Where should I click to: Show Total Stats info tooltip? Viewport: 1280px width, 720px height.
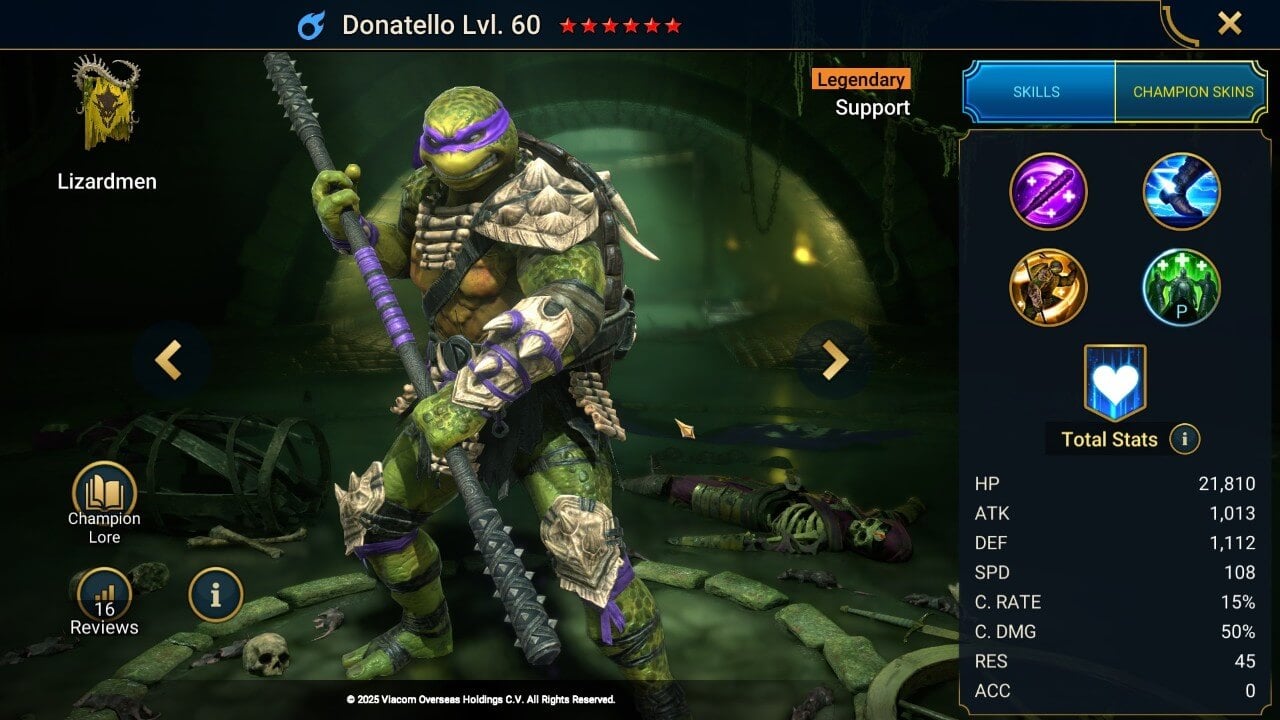coord(1184,439)
